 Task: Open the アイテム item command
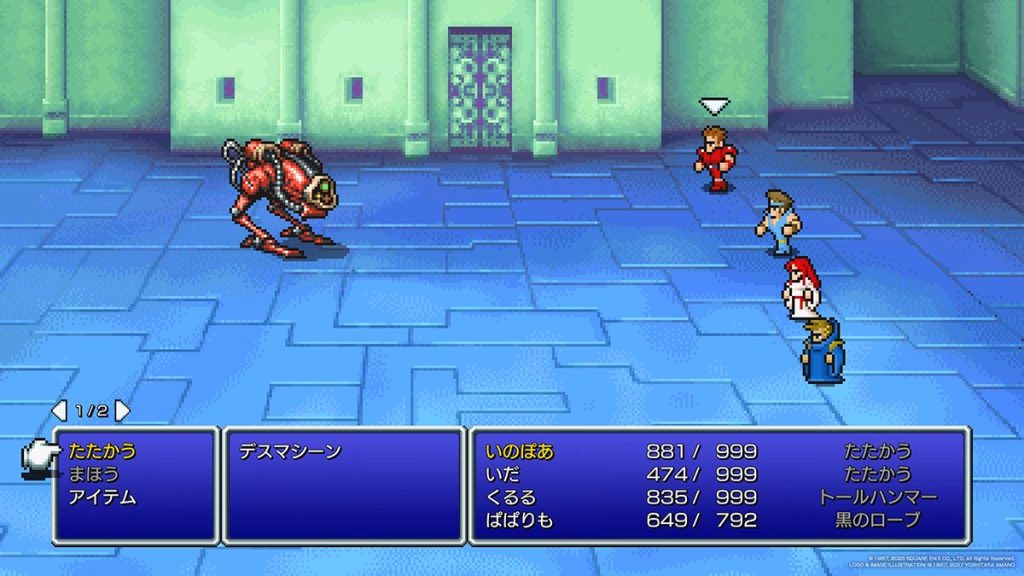pyautogui.click(x=103, y=497)
